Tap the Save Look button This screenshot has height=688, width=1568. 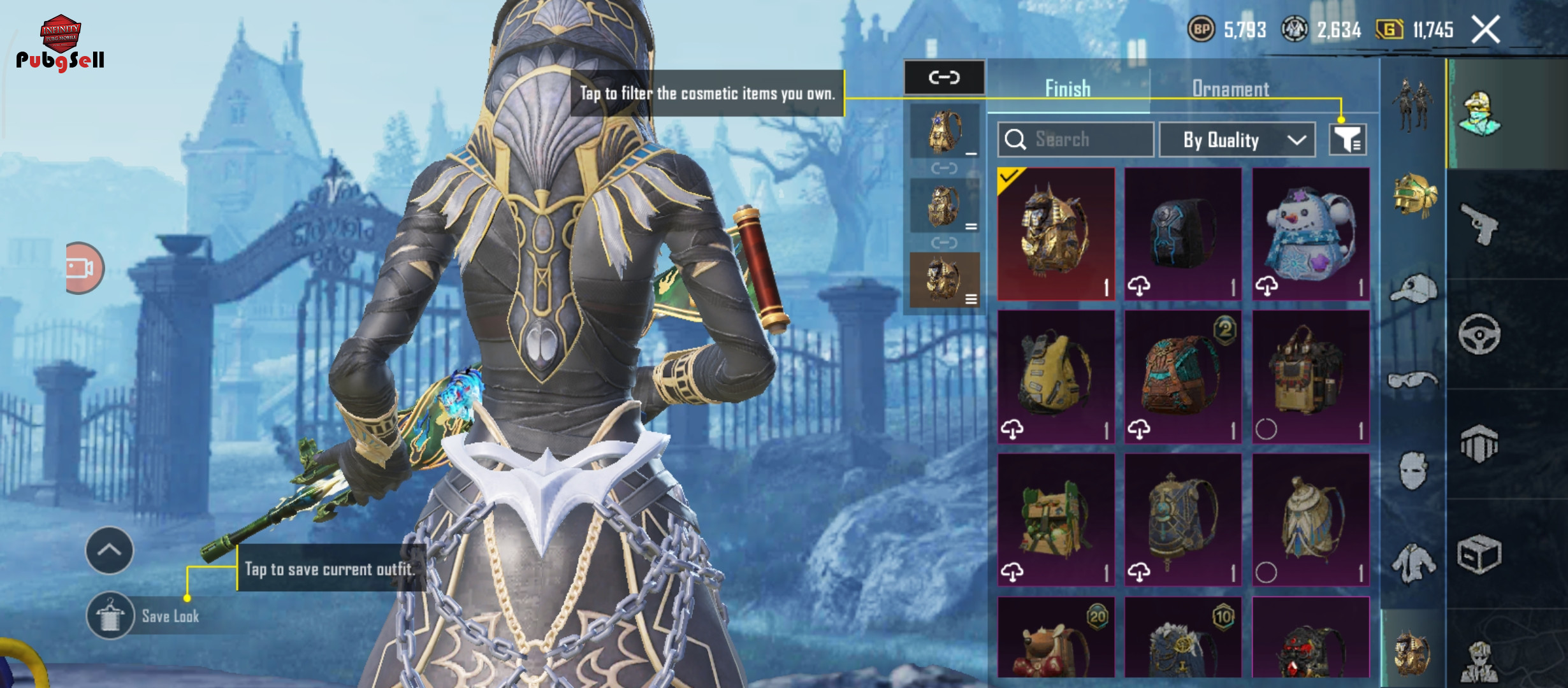click(x=110, y=616)
